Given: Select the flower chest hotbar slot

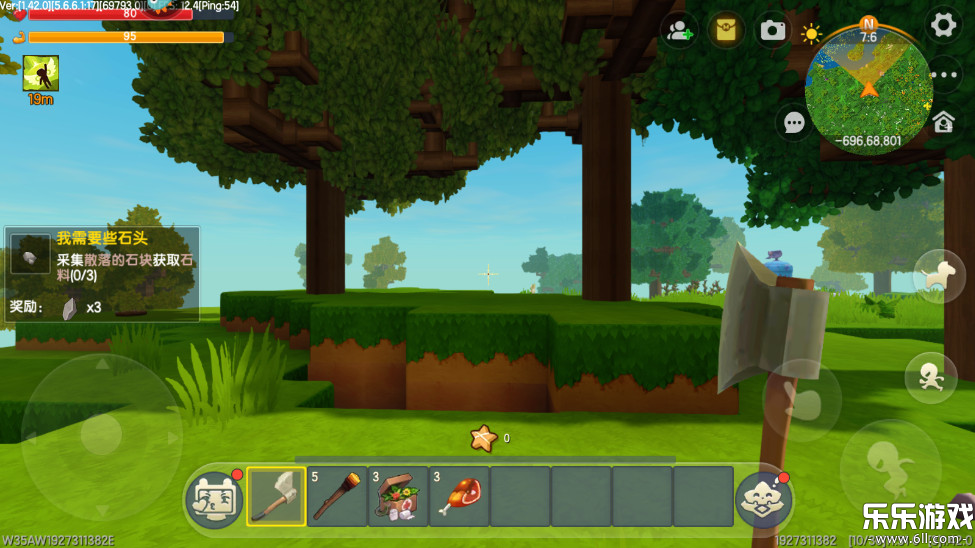Looking at the screenshot, I should (398, 496).
